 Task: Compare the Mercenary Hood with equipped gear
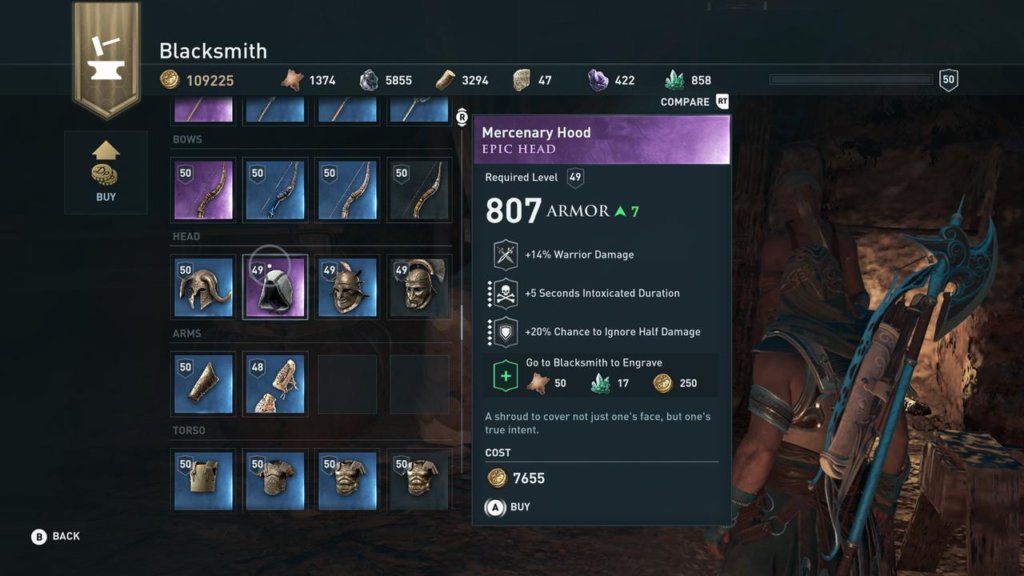(695, 102)
